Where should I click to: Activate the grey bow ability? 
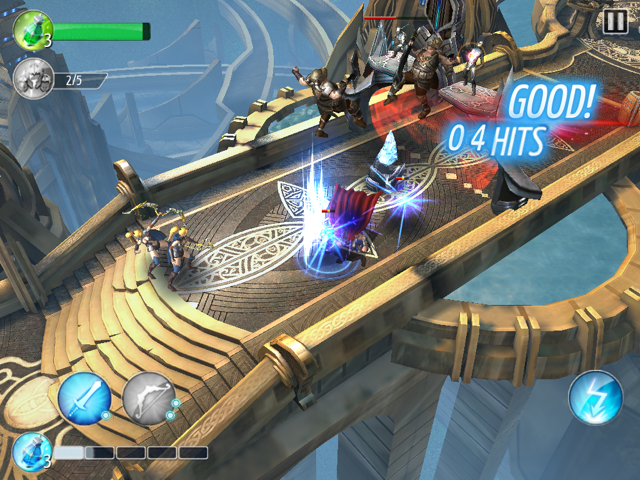click(148, 399)
